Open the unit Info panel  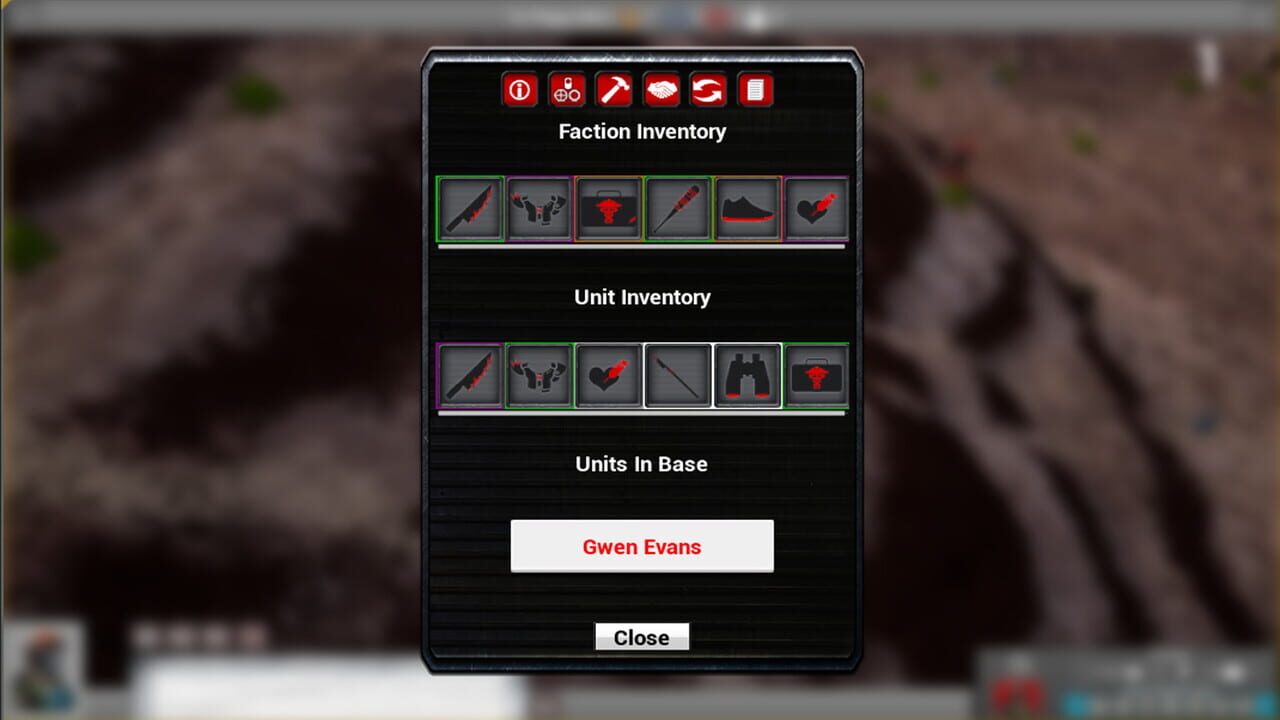[x=519, y=90]
